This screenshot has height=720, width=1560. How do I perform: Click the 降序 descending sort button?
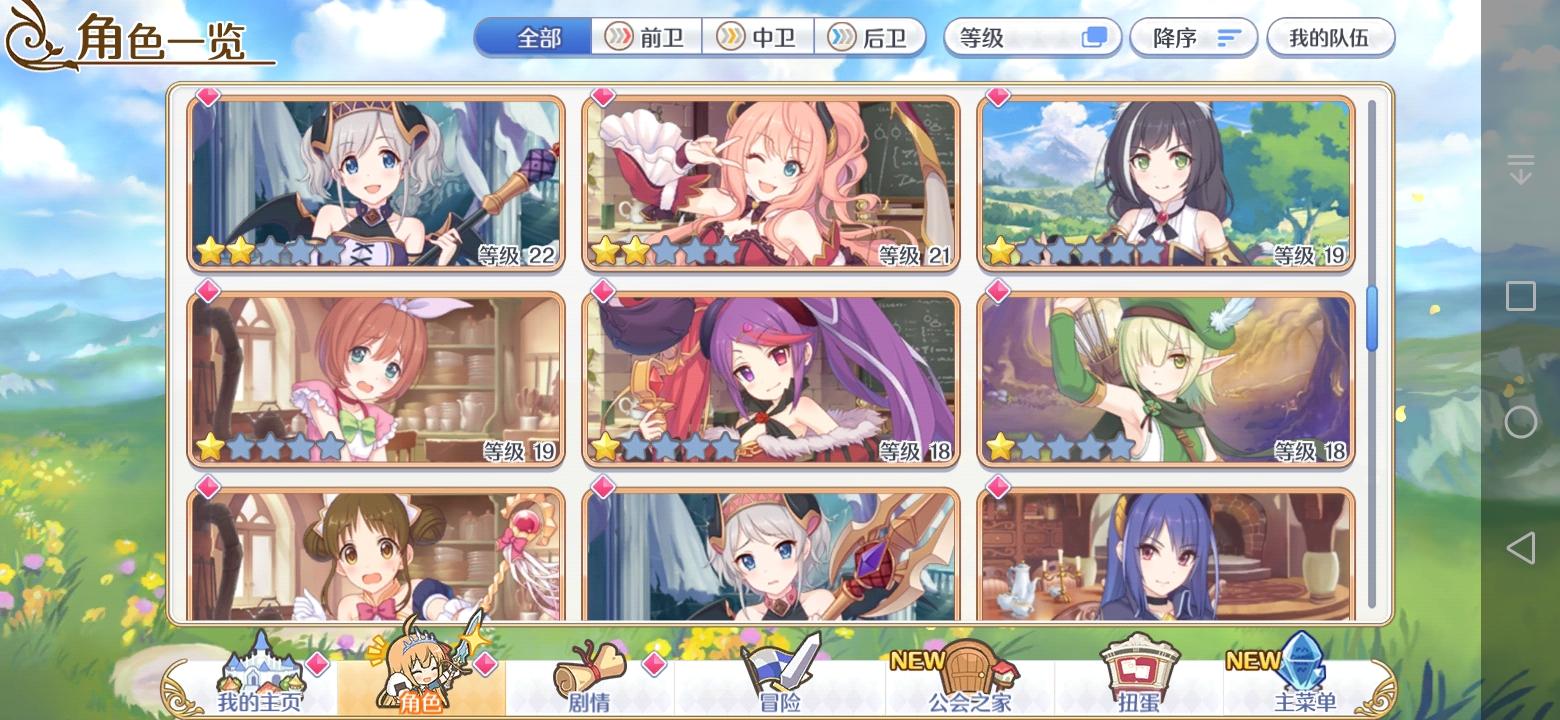1193,37
